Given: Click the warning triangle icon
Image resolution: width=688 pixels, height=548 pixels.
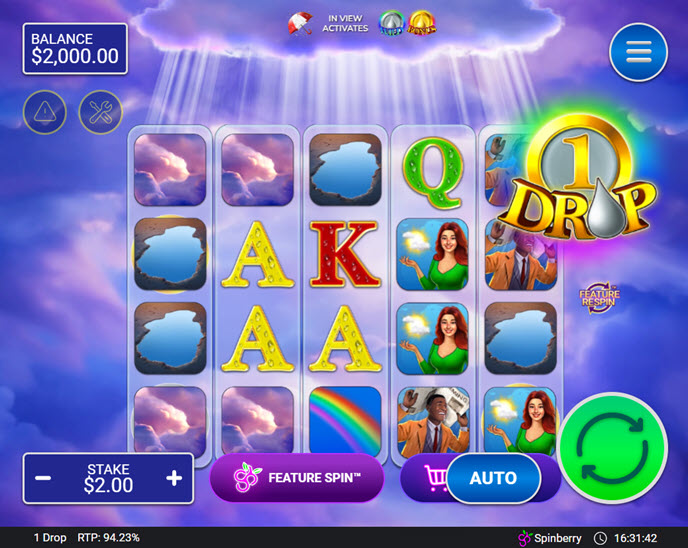Looking at the screenshot, I should tap(45, 113).
